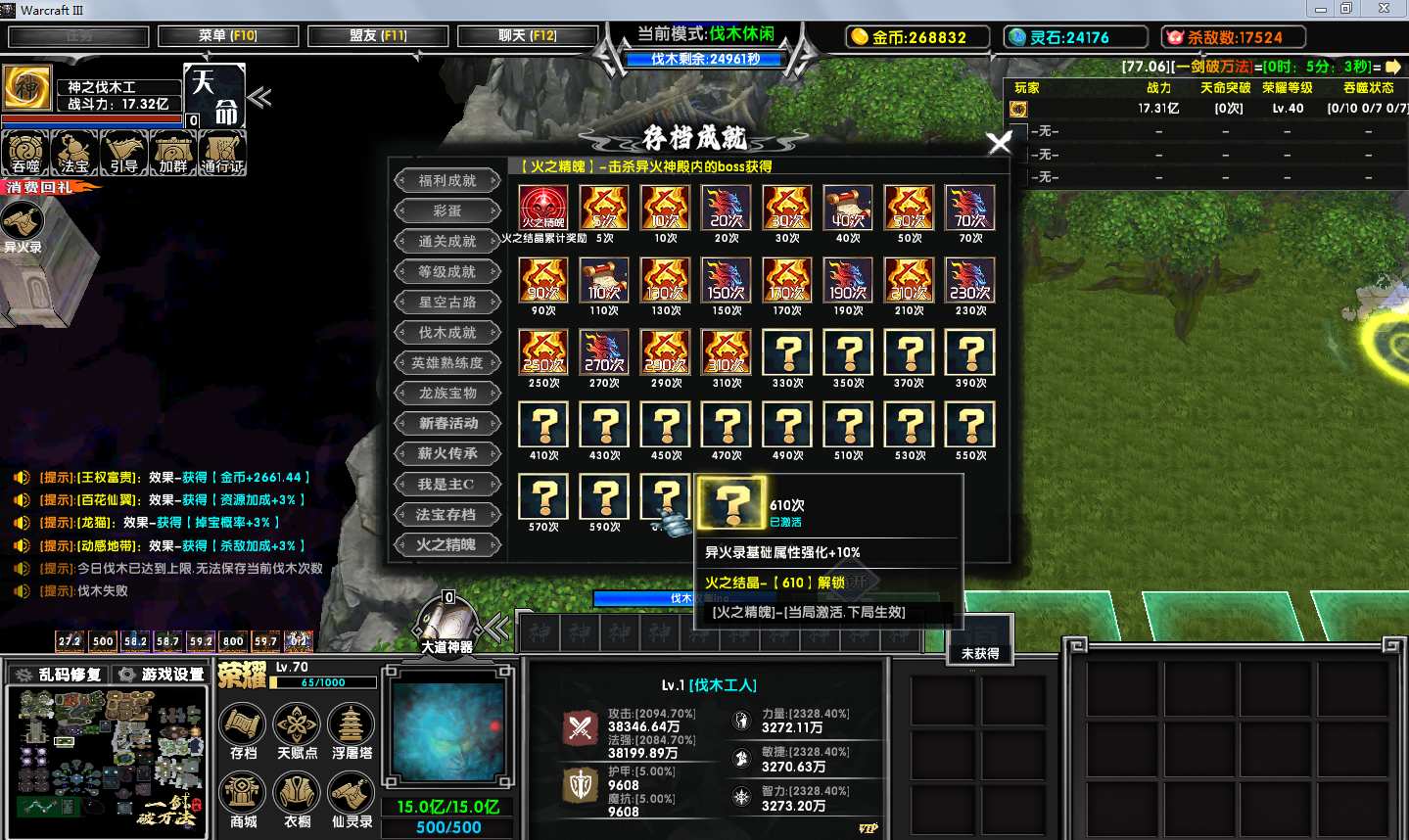Minimize the Warcraft III window

click(x=1320, y=9)
